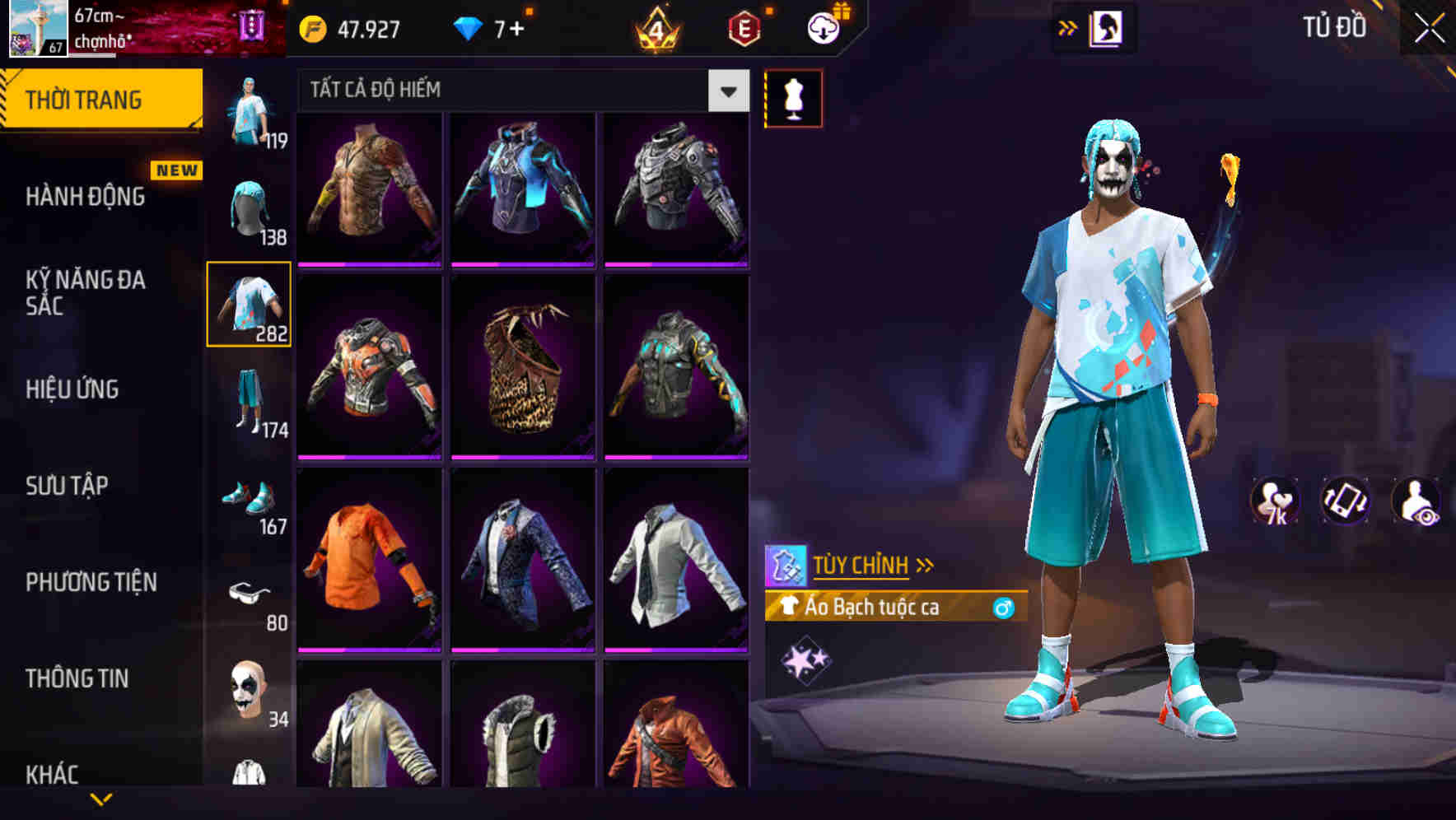Click the TỦY CHỈNH customize button
This screenshot has height=820, width=1456.
(x=862, y=564)
